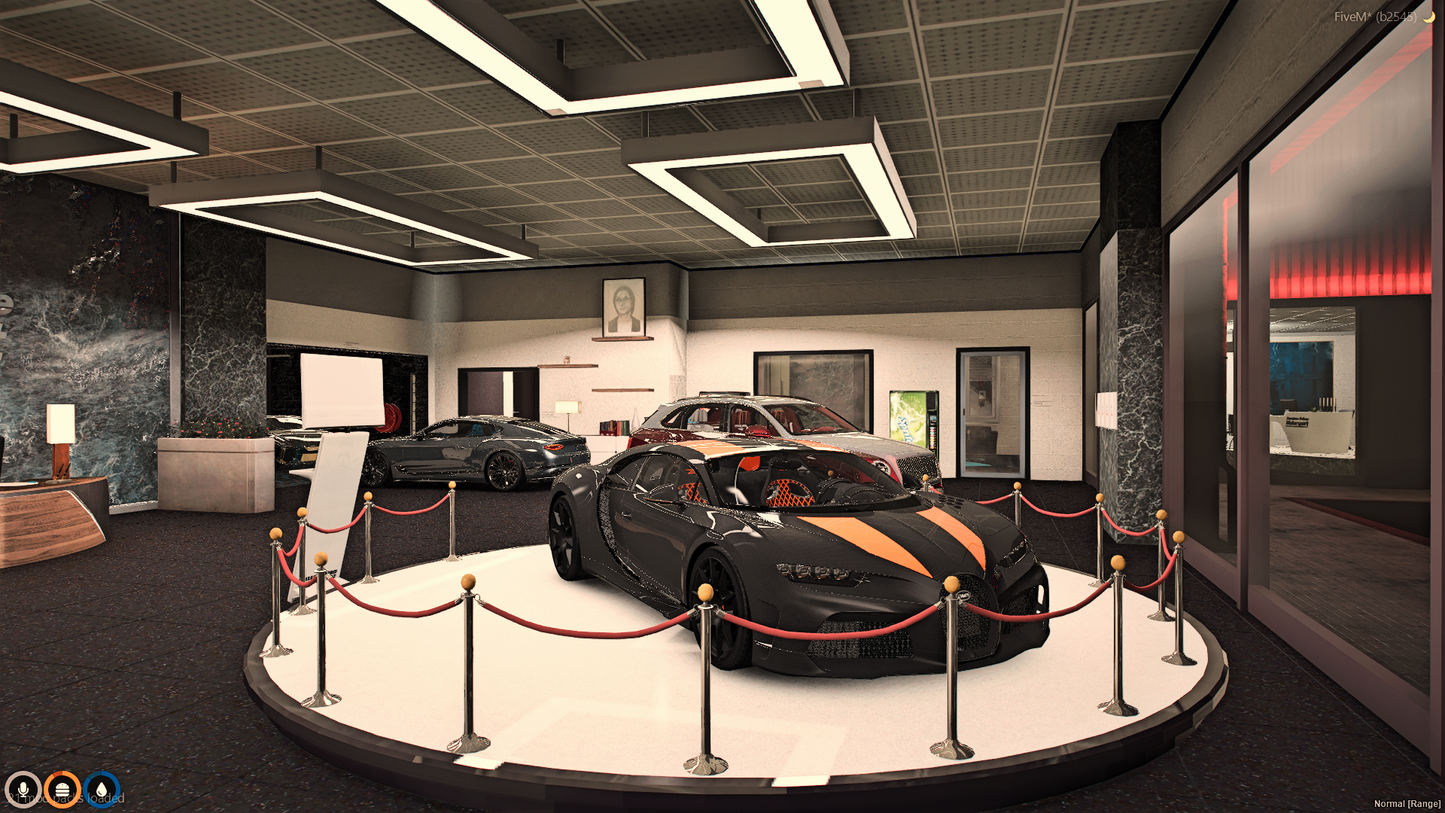Click the '21 mod packs loaded' notification
Viewport: 1445px width, 813px height.
coord(66,796)
